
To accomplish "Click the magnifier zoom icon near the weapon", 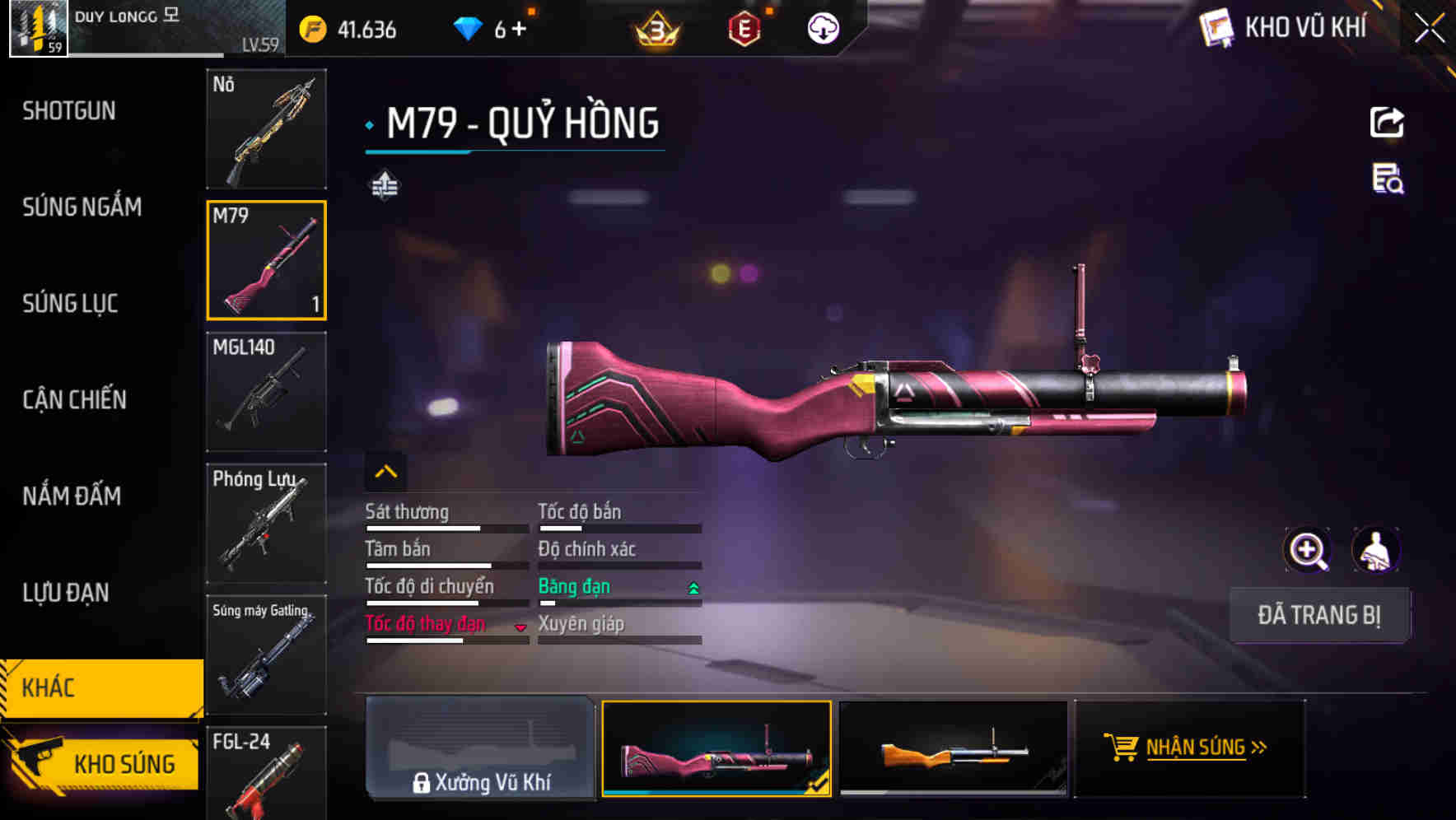I will pos(1308,550).
